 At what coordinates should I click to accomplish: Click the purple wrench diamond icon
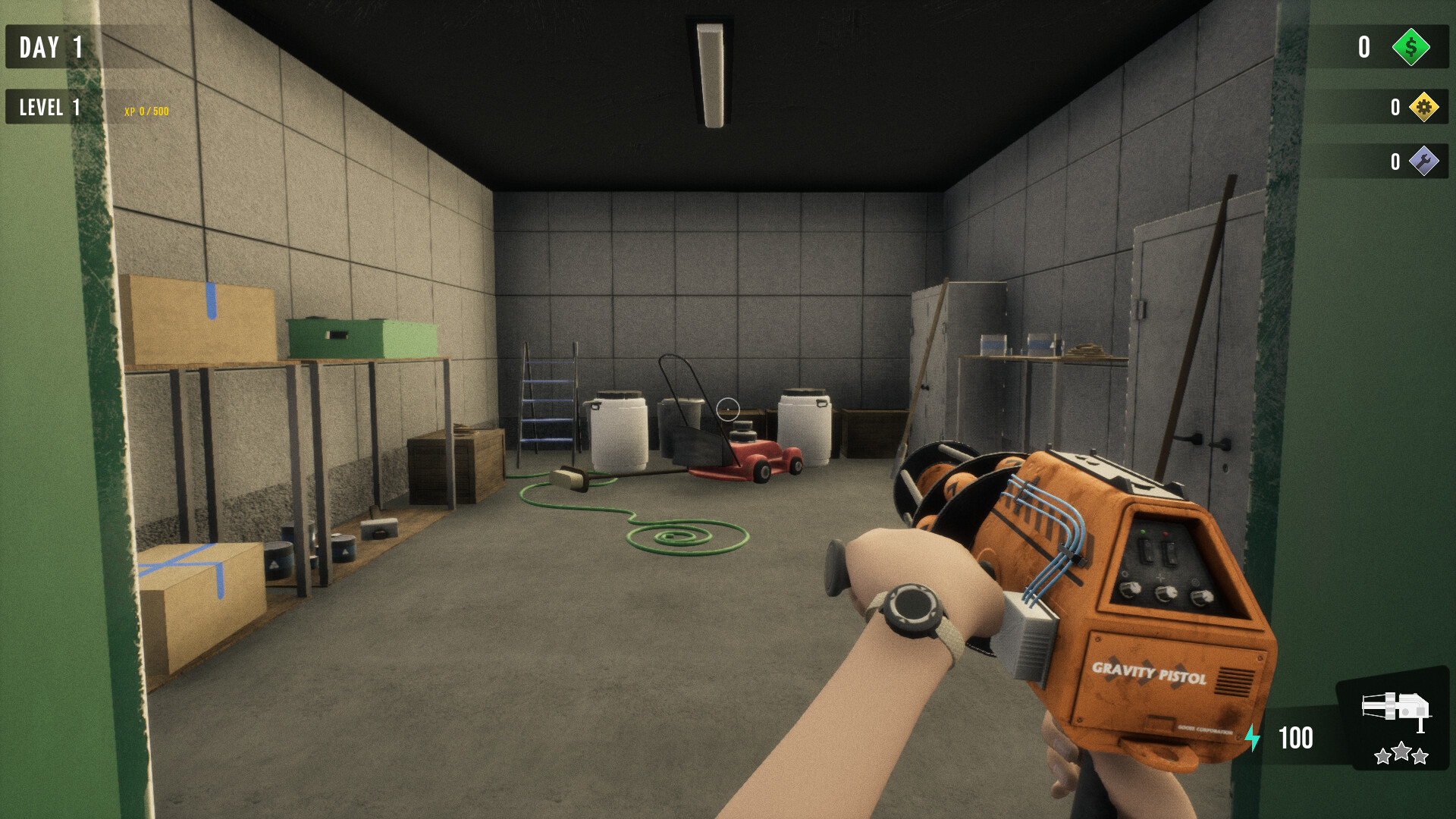[x=1424, y=161]
